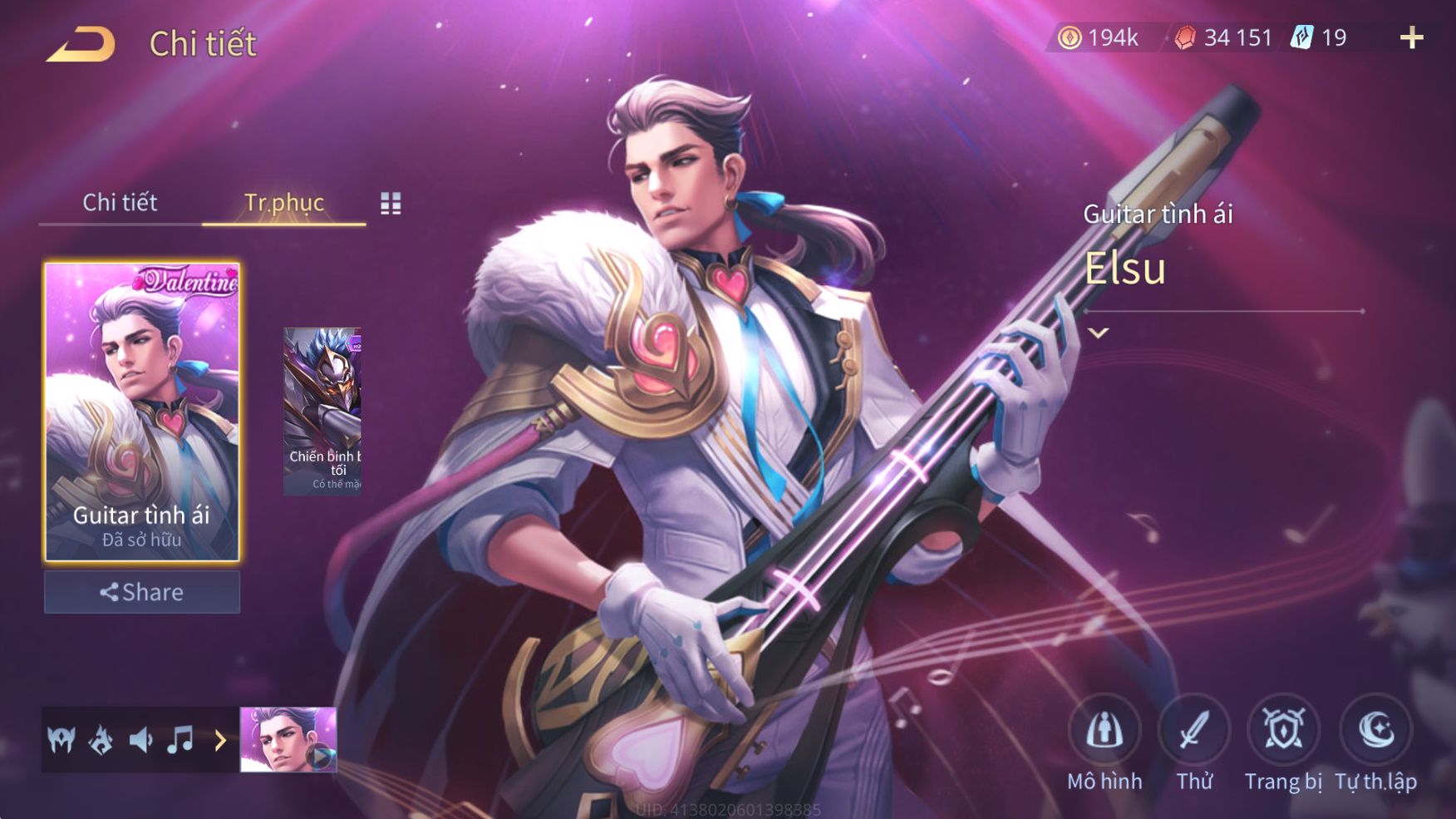Choose the Chiến binh bóng tối skin card
Image resolution: width=1456 pixels, height=819 pixels.
click(322, 412)
